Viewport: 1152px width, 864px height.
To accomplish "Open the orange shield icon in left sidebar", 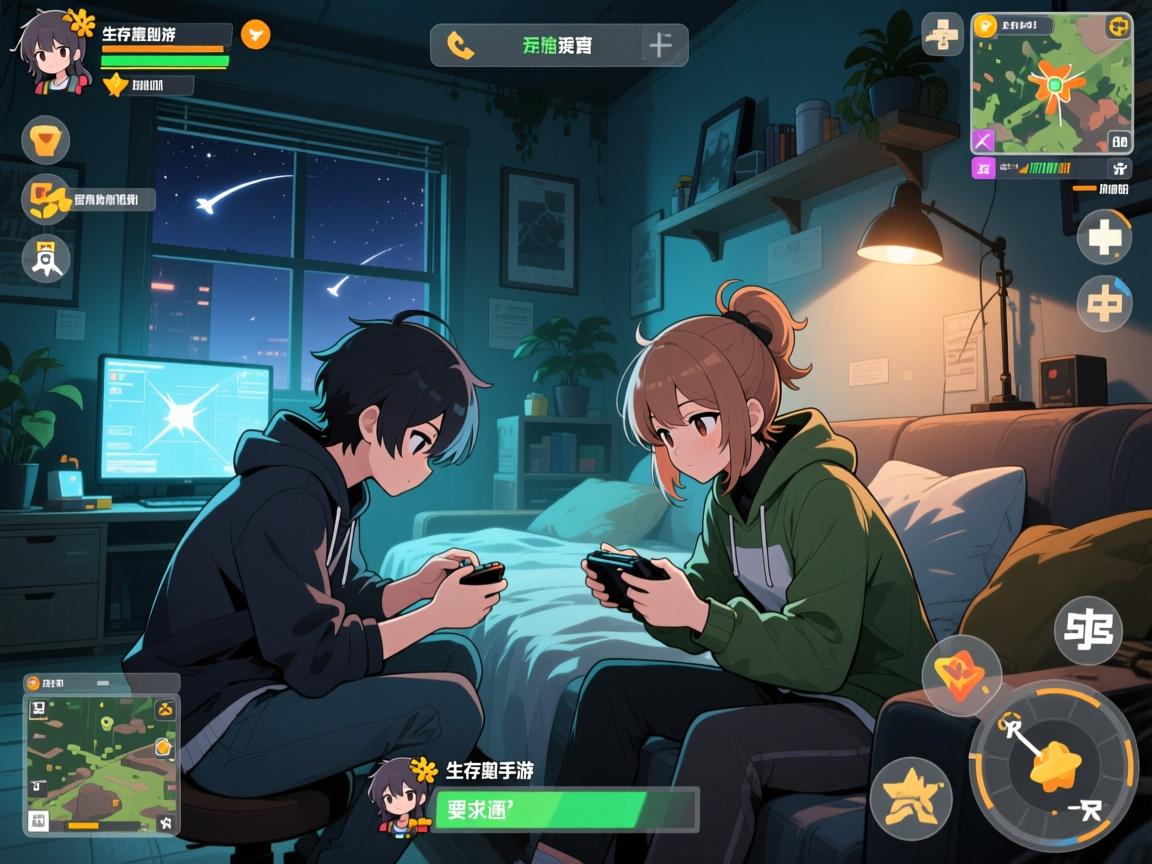I will tap(45, 140).
